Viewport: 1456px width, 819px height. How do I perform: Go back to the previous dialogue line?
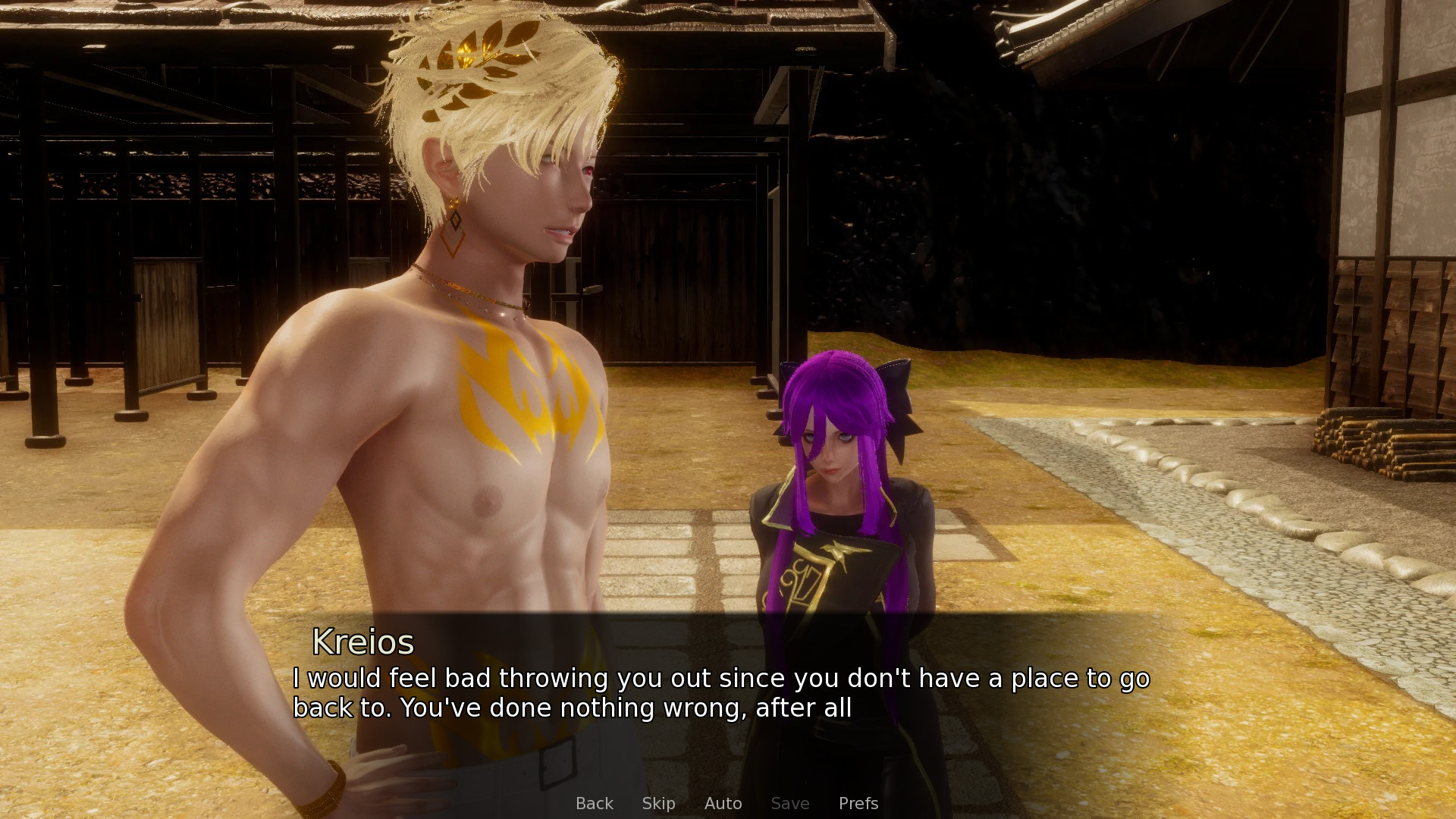point(594,803)
